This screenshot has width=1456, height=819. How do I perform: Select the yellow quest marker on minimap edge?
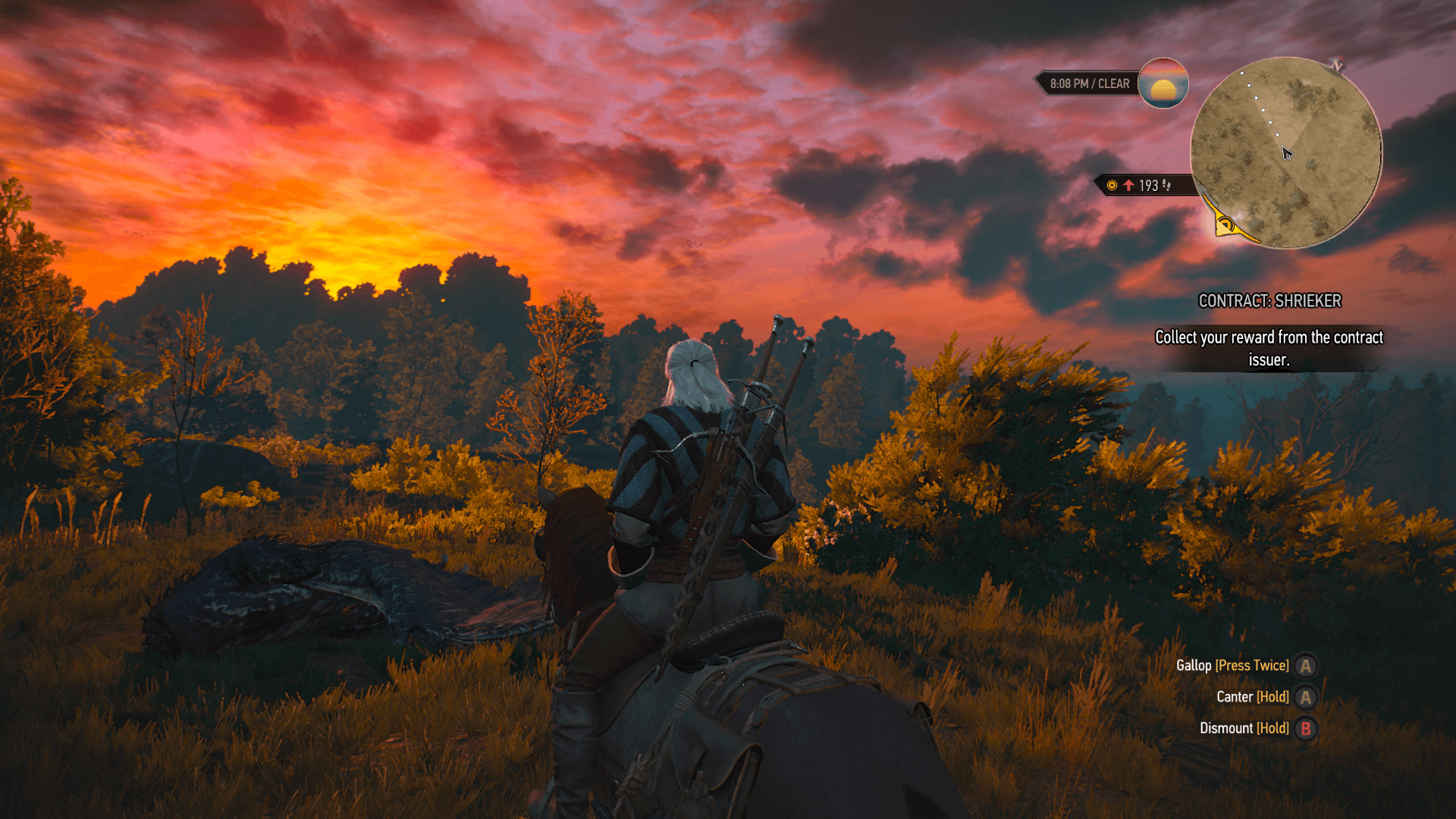[x=1225, y=224]
